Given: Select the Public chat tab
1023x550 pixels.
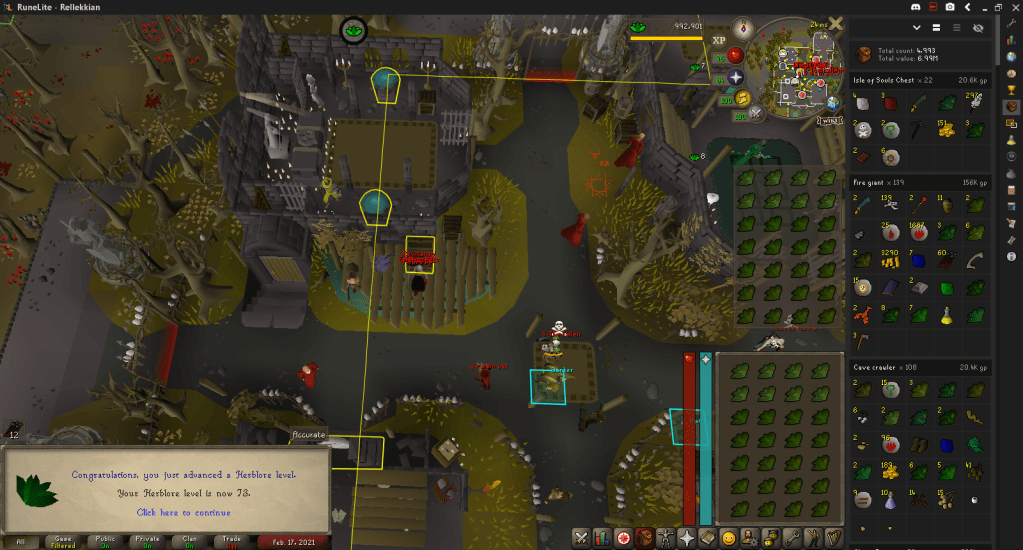Looking at the screenshot, I should pos(104,542).
